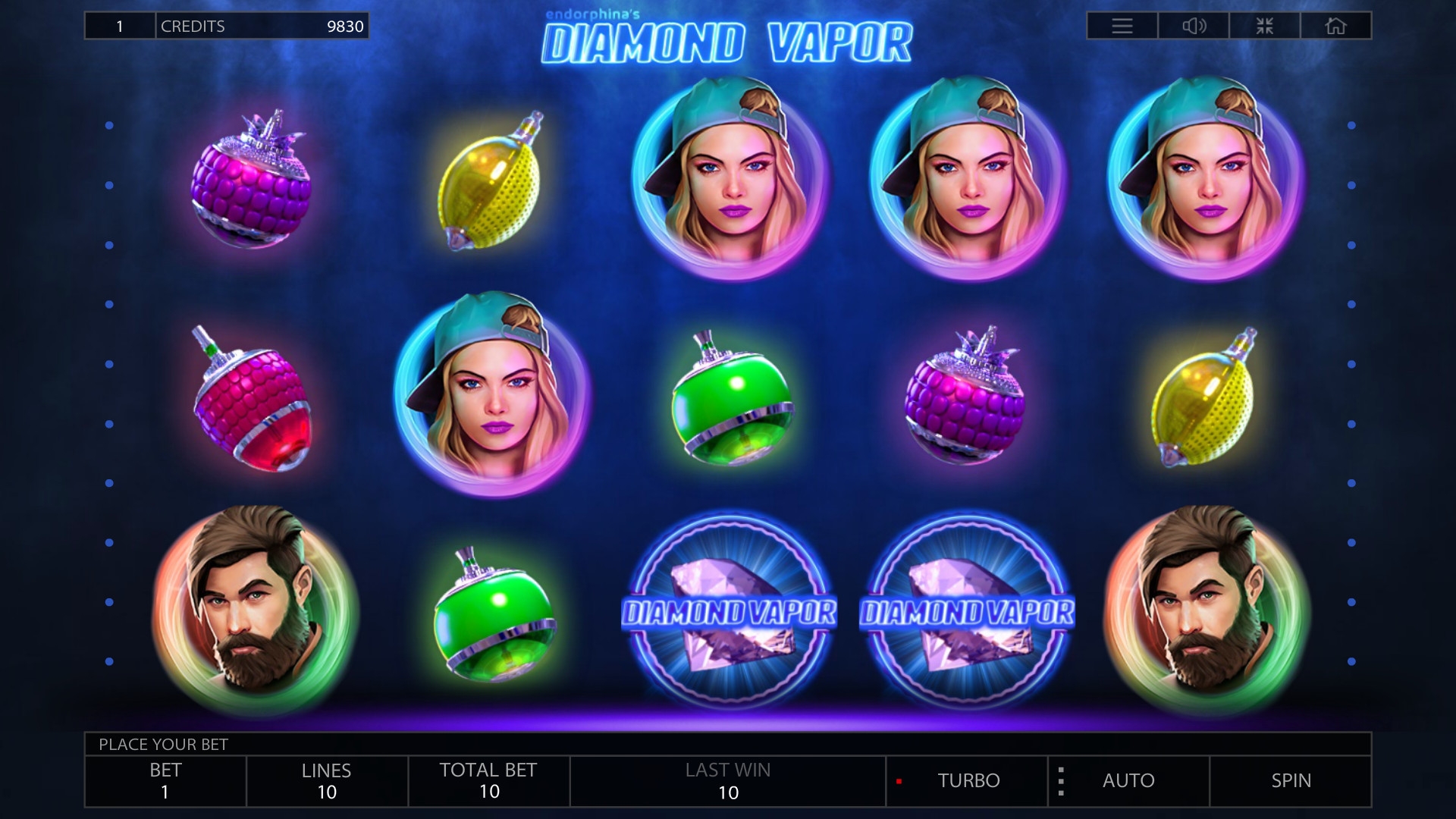Open the hamburger menu
The height and width of the screenshot is (819, 1456).
[1122, 26]
